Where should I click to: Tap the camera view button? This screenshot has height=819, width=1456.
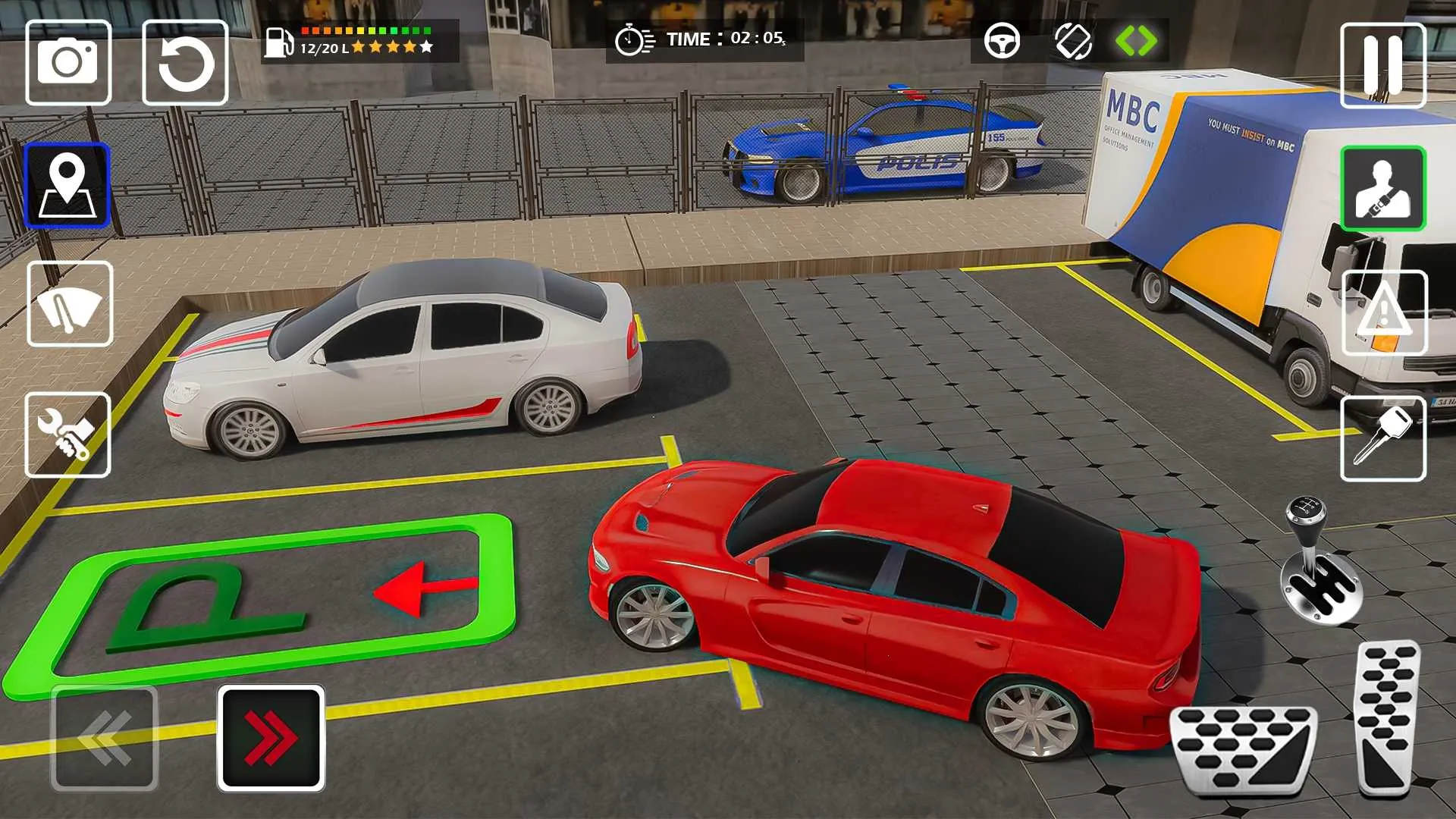pyautogui.click(x=68, y=62)
